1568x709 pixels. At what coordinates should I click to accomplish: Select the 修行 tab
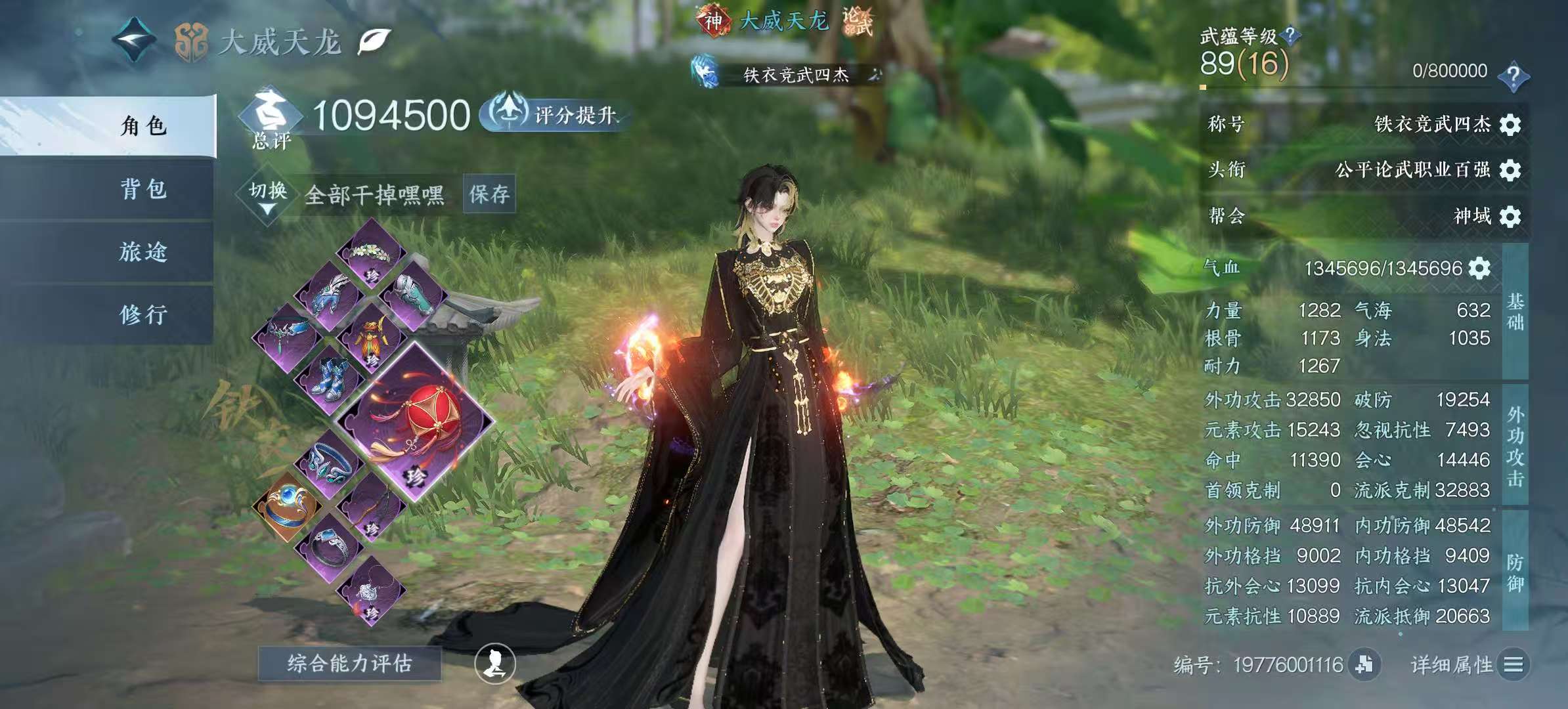point(143,315)
